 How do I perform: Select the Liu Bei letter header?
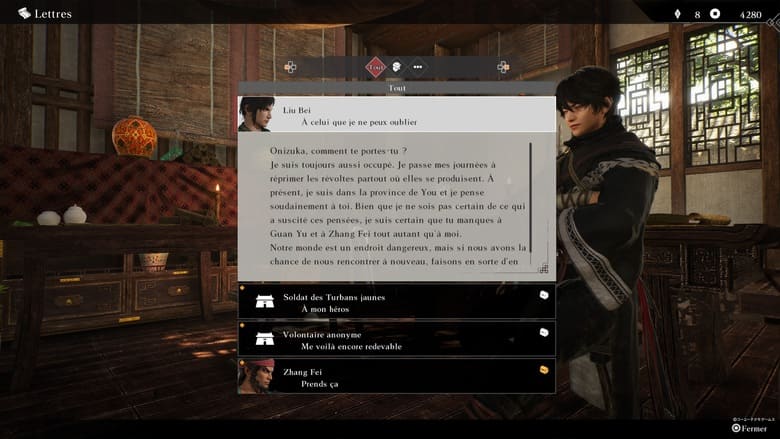(x=396, y=114)
